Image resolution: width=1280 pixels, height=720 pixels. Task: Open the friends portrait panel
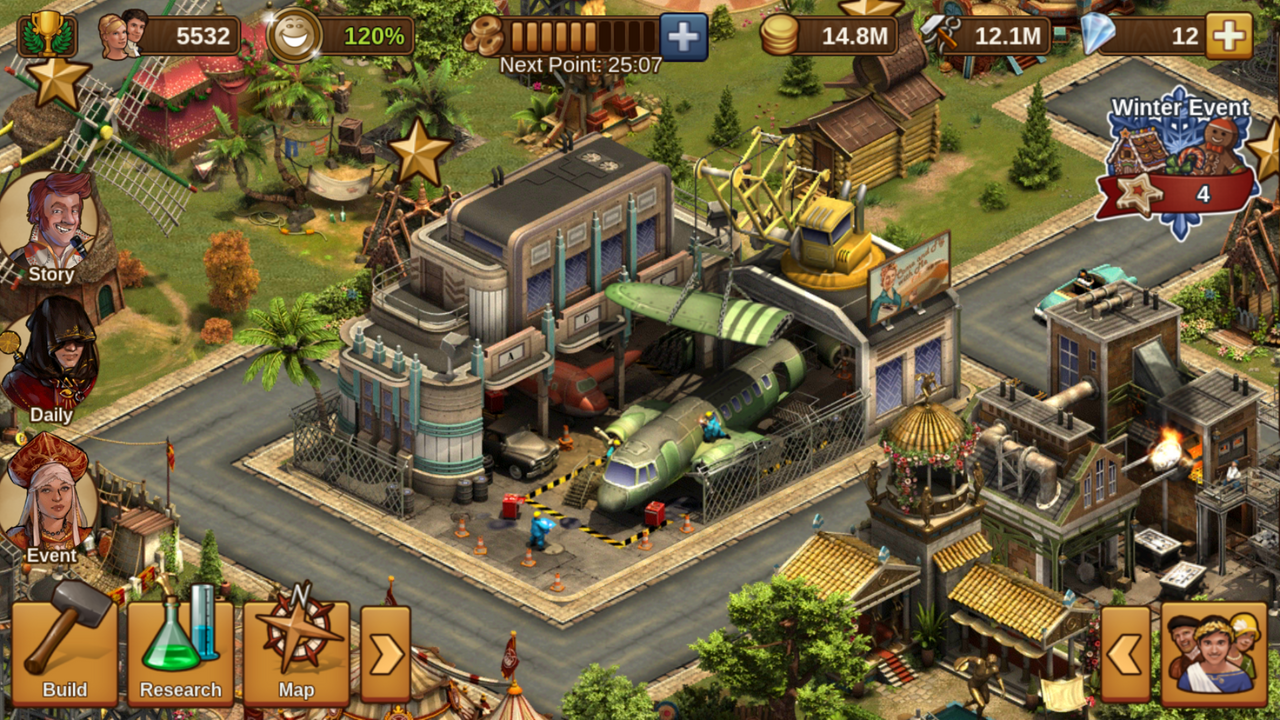coord(1214,652)
